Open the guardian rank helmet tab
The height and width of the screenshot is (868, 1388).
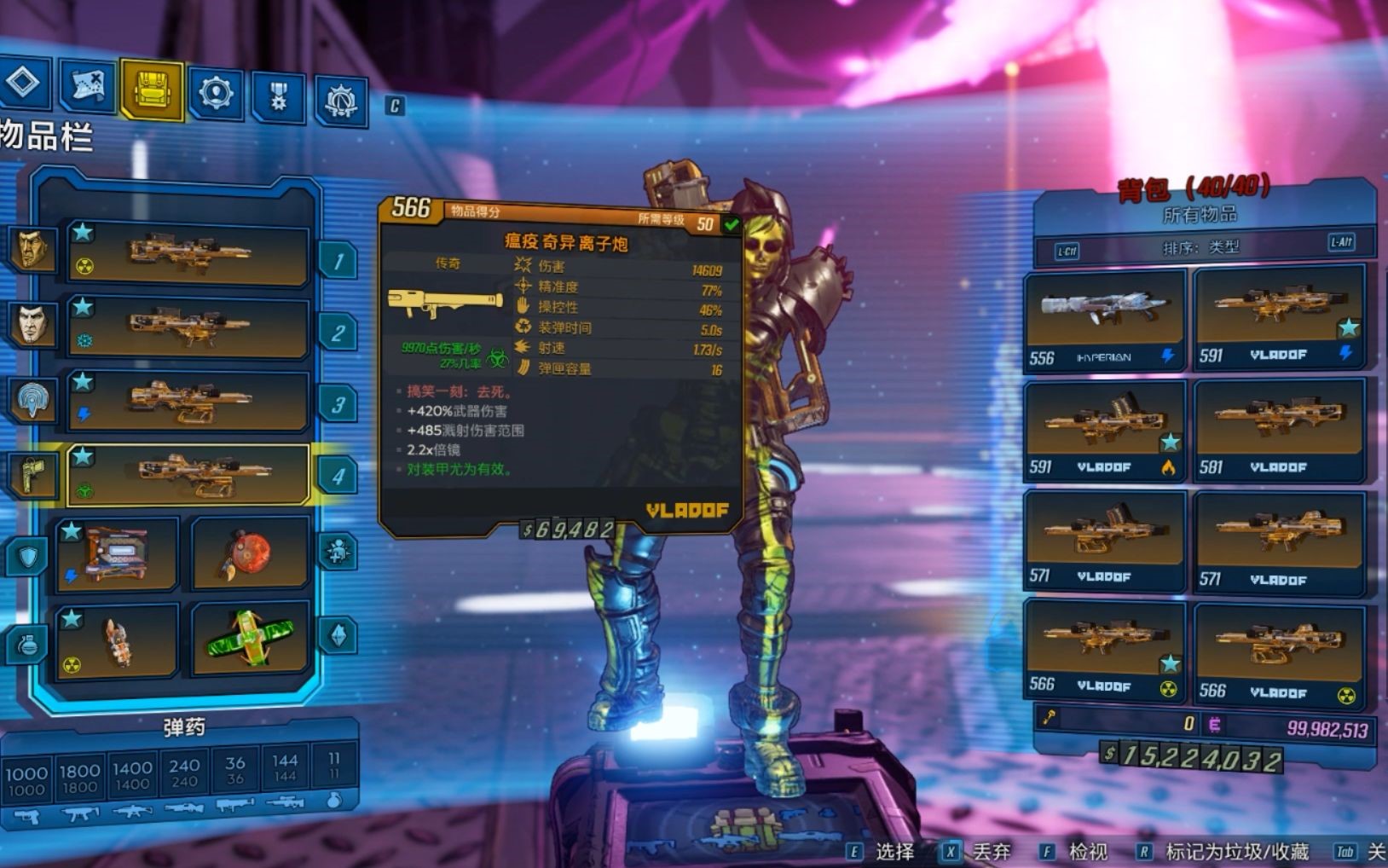(341, 101)
